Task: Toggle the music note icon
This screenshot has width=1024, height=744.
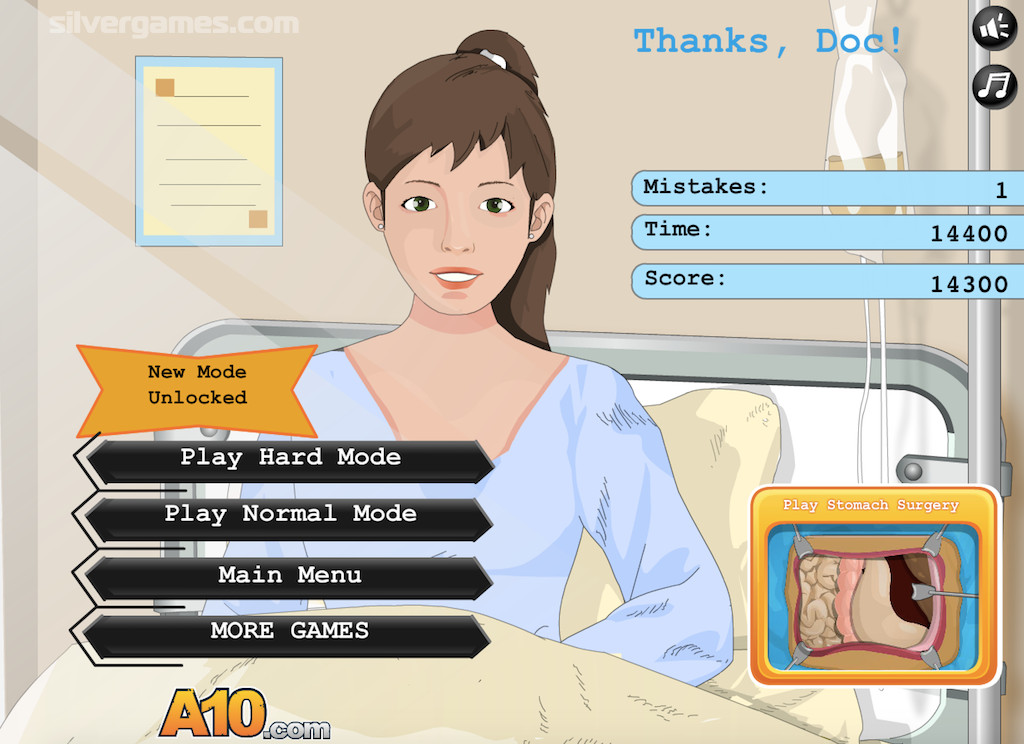Action: [x=994, y=86]
